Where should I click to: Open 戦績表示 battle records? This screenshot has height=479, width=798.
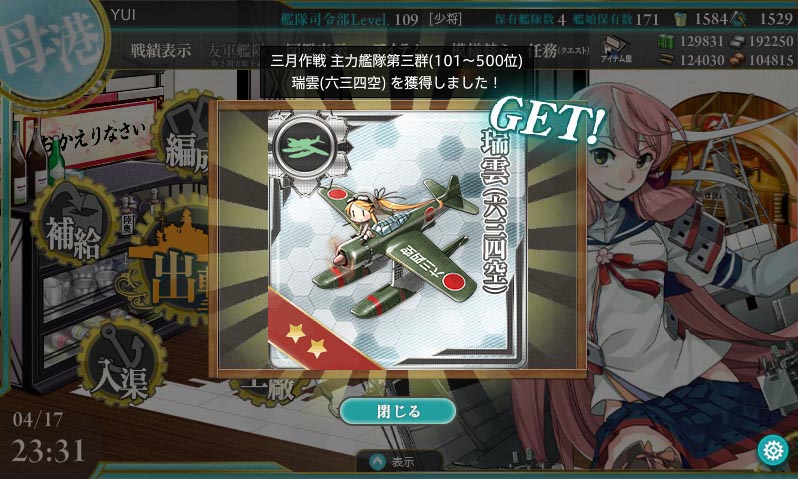click(x=158, y=51)
